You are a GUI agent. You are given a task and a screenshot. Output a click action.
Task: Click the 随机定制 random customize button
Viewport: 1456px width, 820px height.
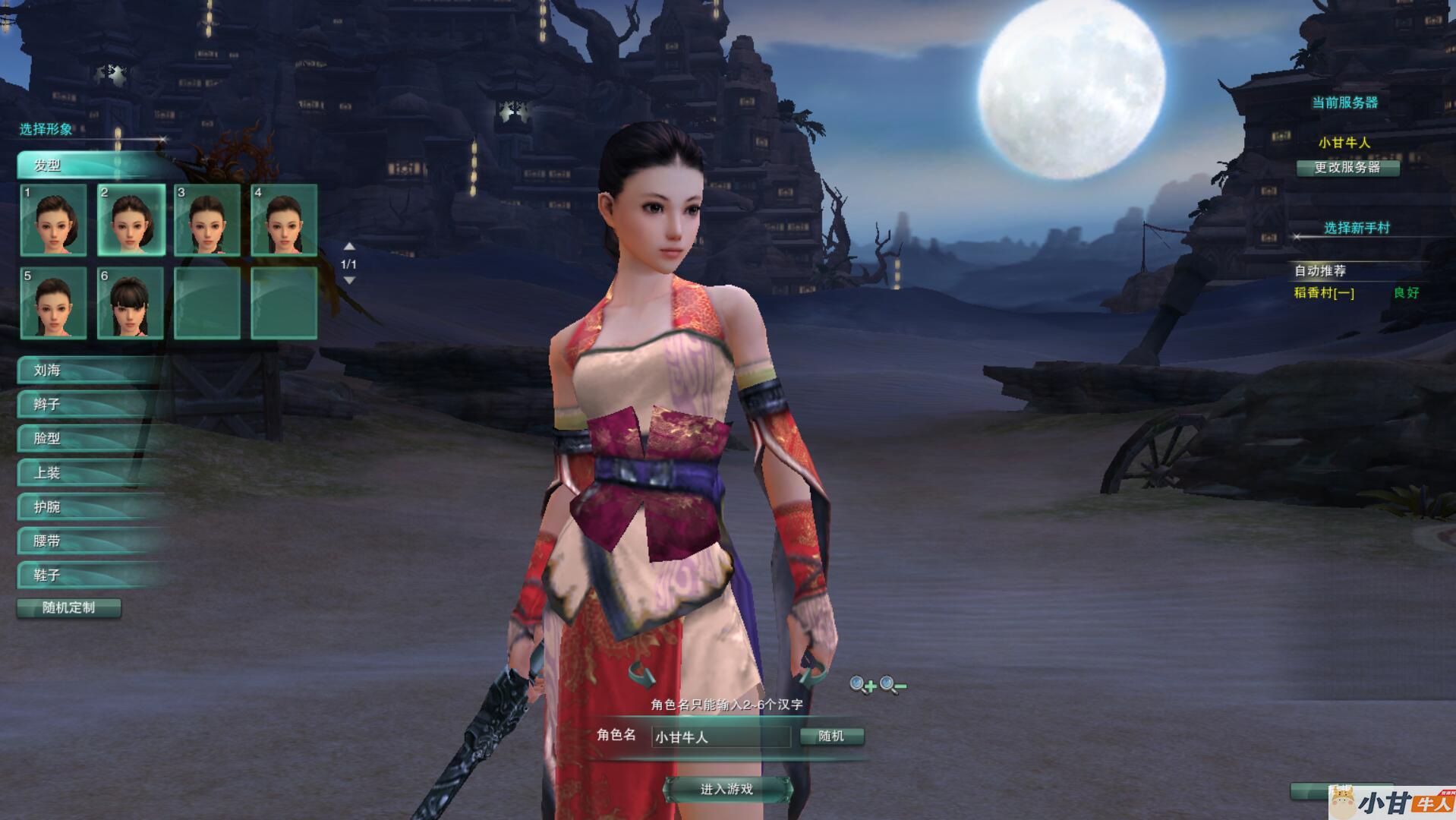[69, 608]
